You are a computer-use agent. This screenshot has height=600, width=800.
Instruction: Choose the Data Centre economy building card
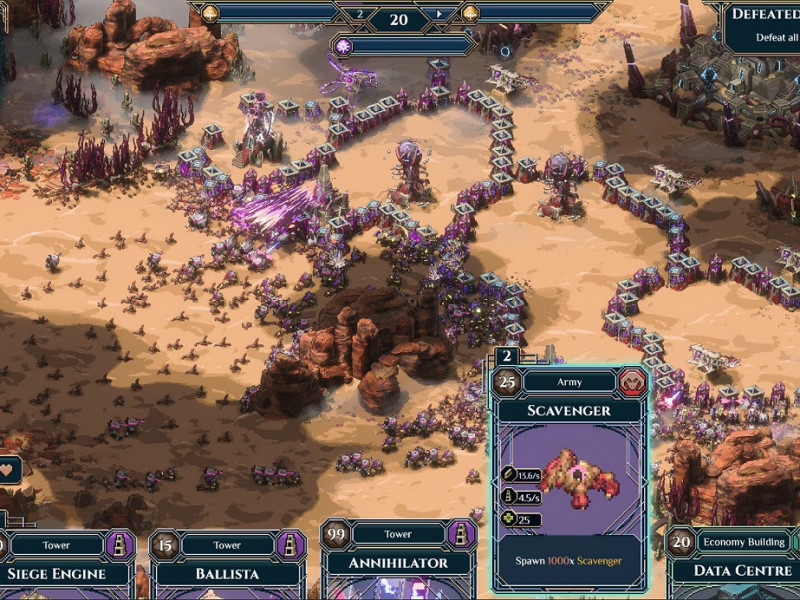735,570
